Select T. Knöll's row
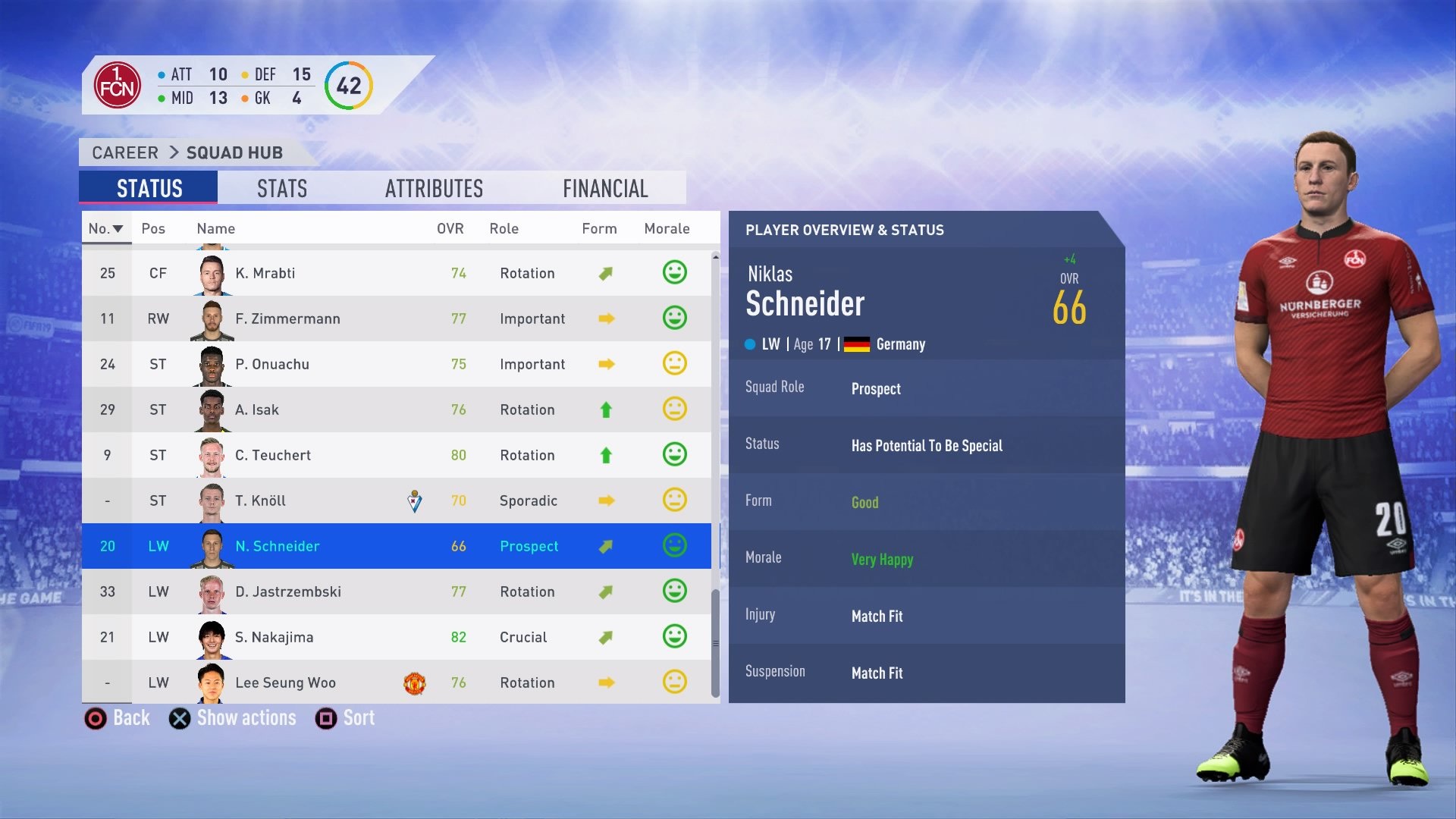 tap(396, 500)
